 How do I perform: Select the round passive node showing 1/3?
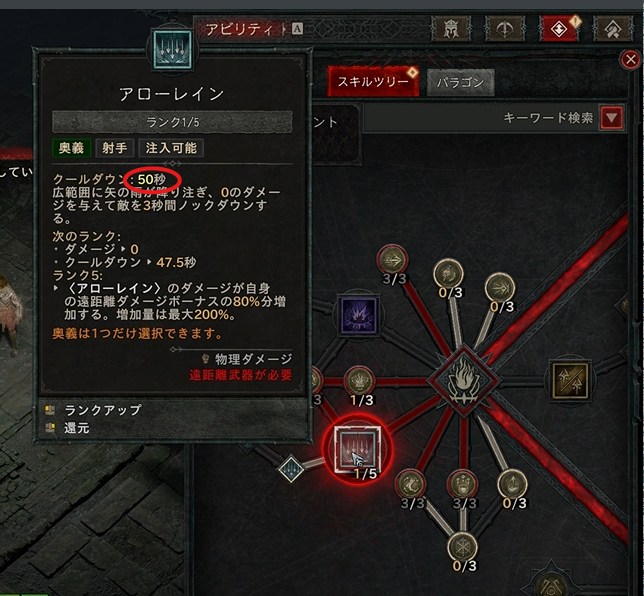coord(359,380)
